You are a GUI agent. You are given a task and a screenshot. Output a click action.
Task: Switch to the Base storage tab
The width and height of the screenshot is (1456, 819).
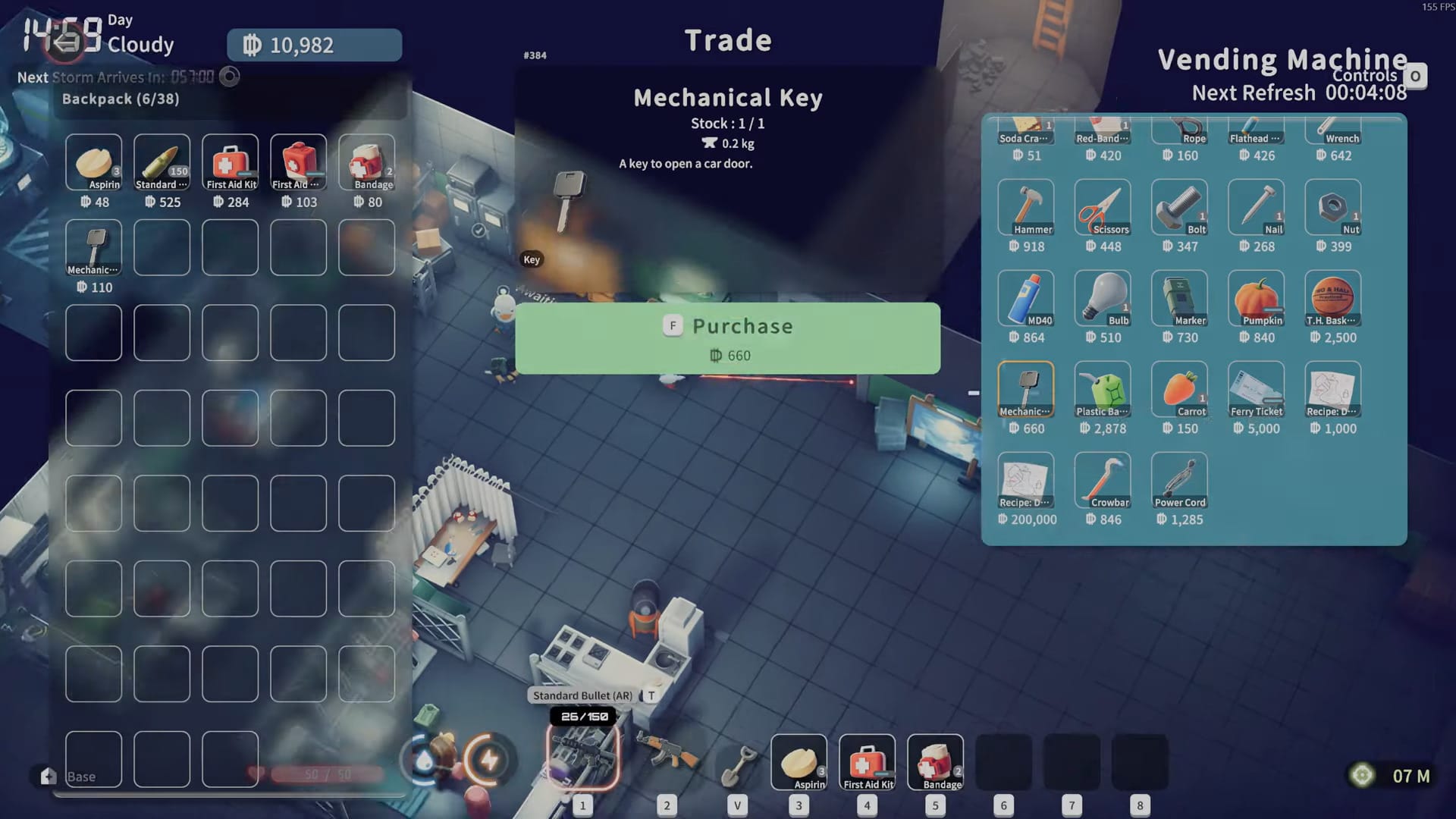pyautogui.click(x=81, y=777)
